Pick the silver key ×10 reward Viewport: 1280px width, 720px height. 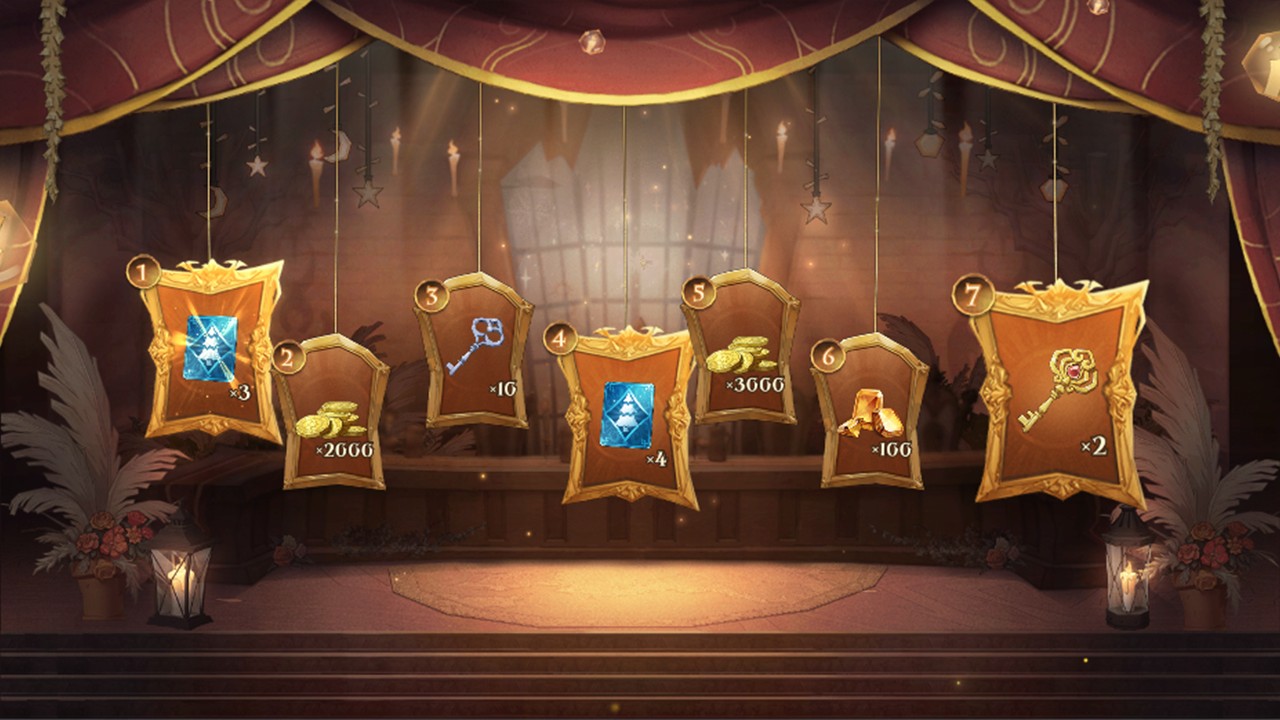pos(475,350)
